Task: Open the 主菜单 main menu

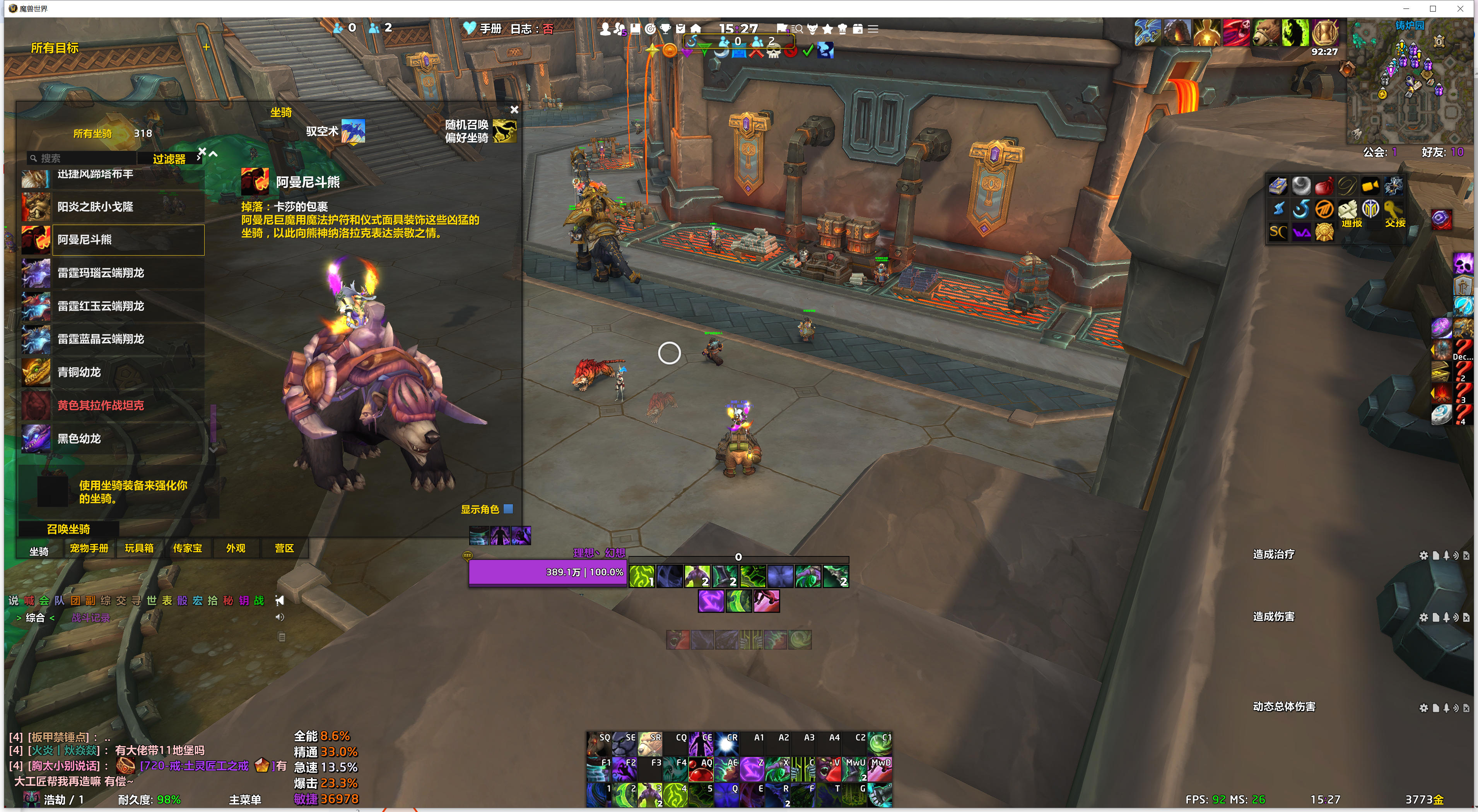Action: 245,799
